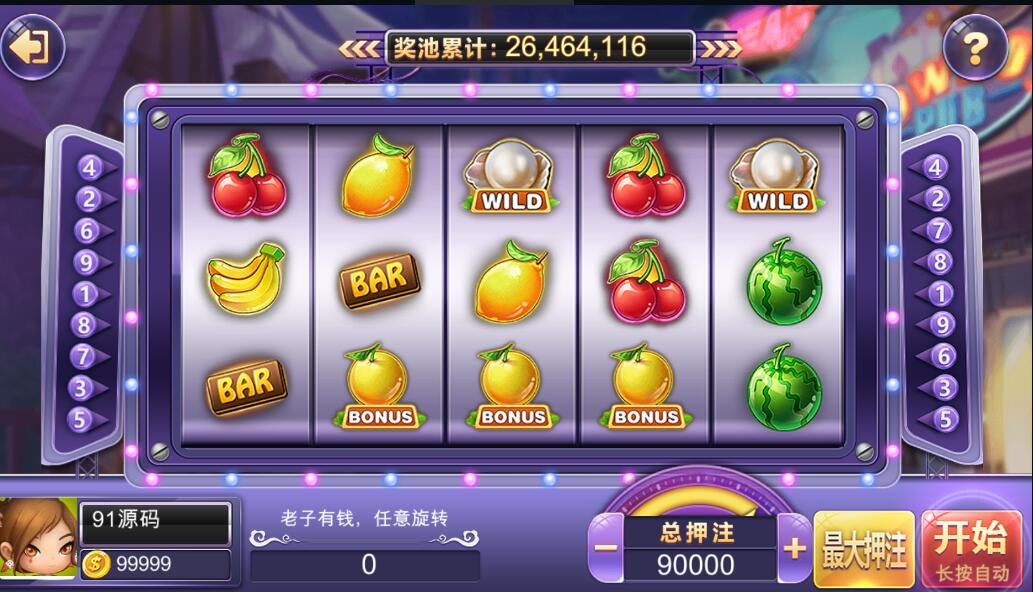Open the question mark help button
1033x592 pixels.
[974, 47]
